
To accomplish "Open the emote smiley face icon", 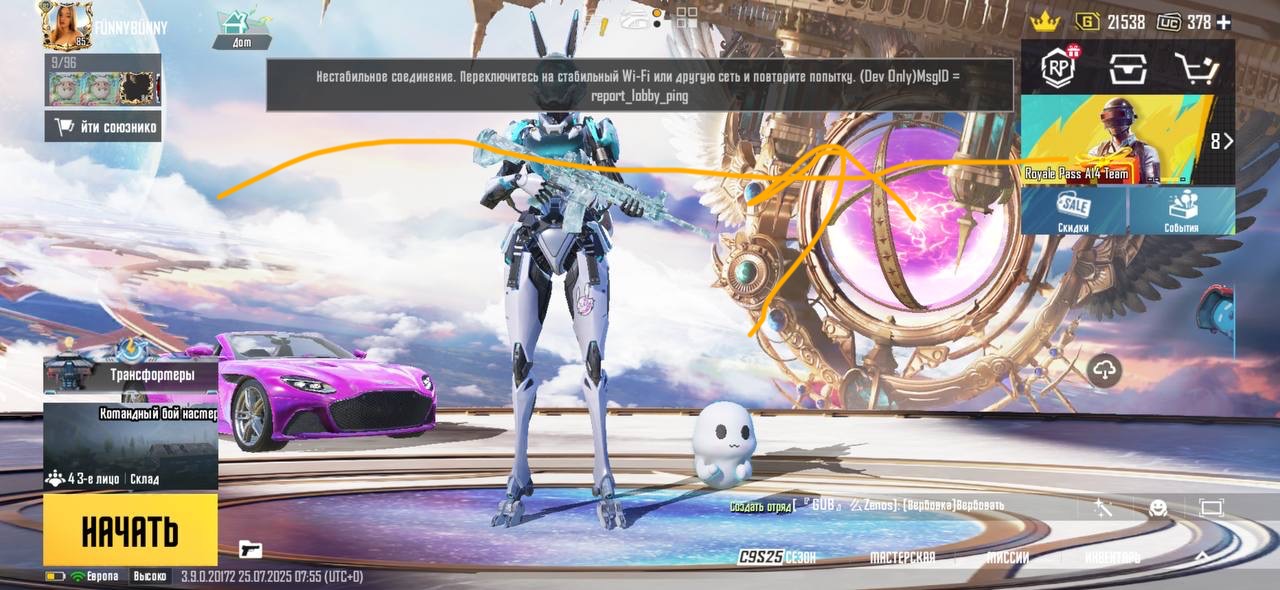I will coord(1158,508).
